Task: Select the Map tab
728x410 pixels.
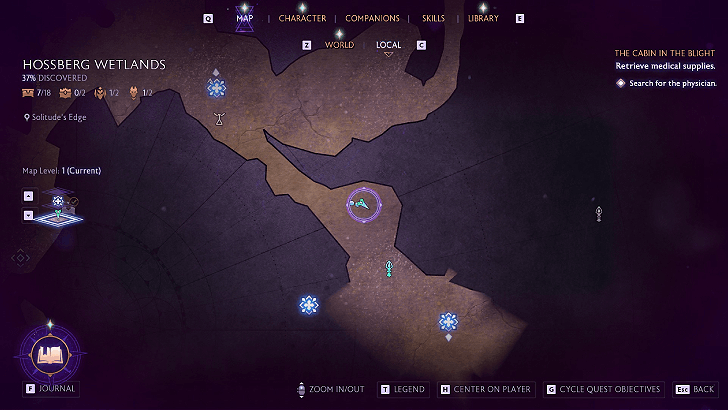Action: coord(245,18)
